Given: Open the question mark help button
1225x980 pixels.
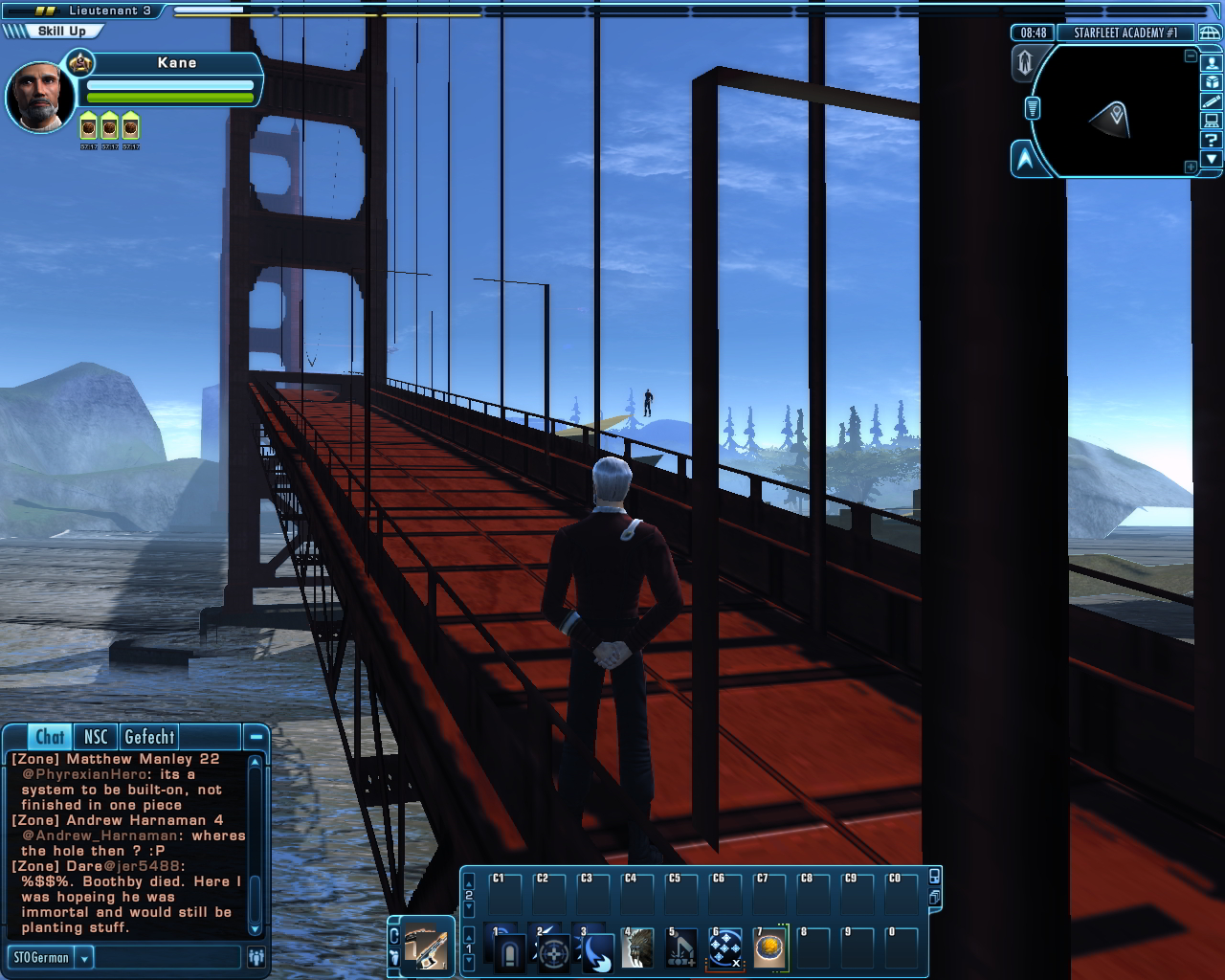Looking at the screenshot, I should click(x=1212, y=140).
